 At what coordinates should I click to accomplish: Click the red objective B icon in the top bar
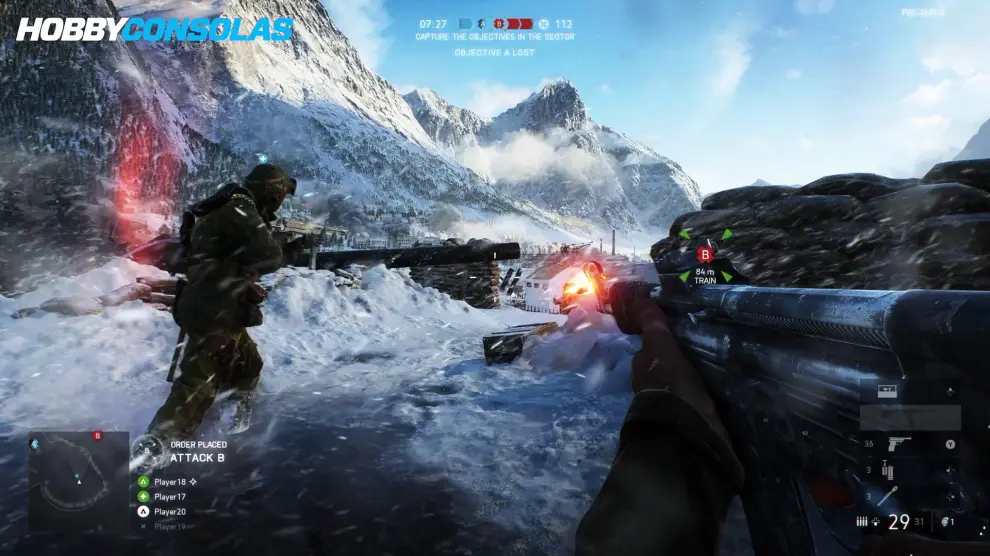(x=498, y=23)
